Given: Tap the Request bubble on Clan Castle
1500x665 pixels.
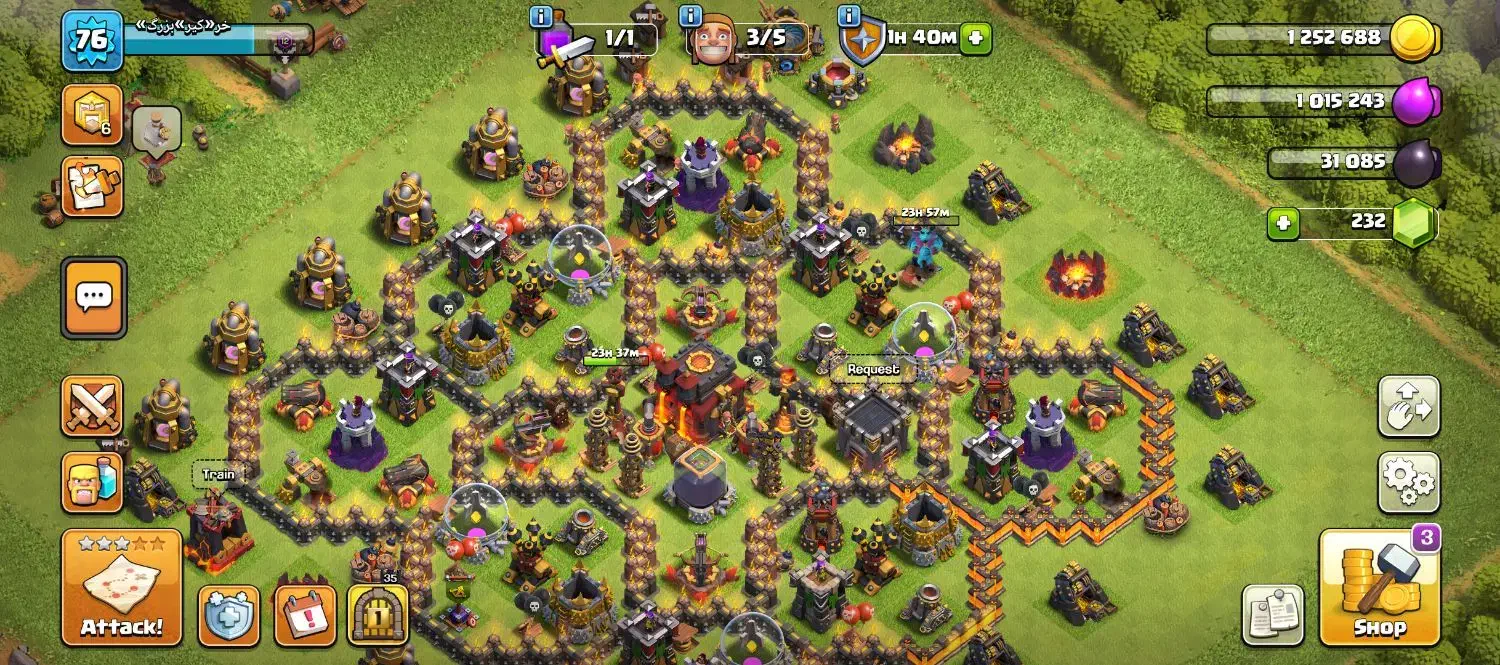Looking at the screenshot, I should click(x=873, y=369).
